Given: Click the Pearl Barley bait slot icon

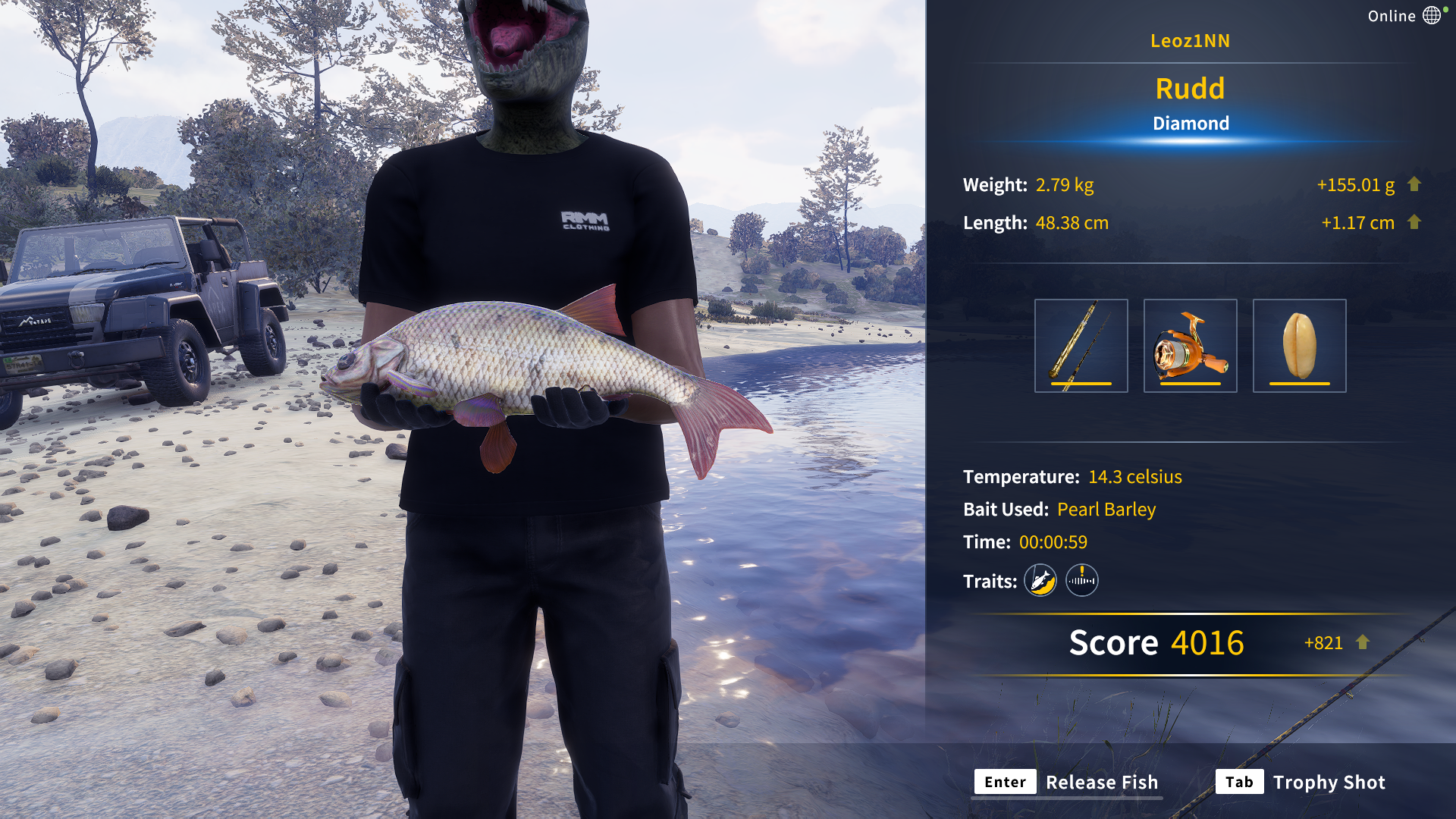Looking at the screenshot, I should (x=1300, y=345).
